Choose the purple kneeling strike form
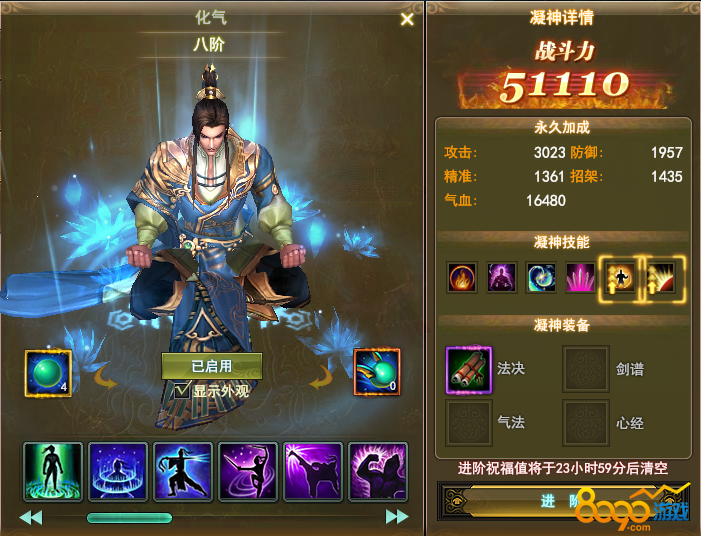Screen dimensions: 701x536 pyautogui.click(x=313, y=469)
